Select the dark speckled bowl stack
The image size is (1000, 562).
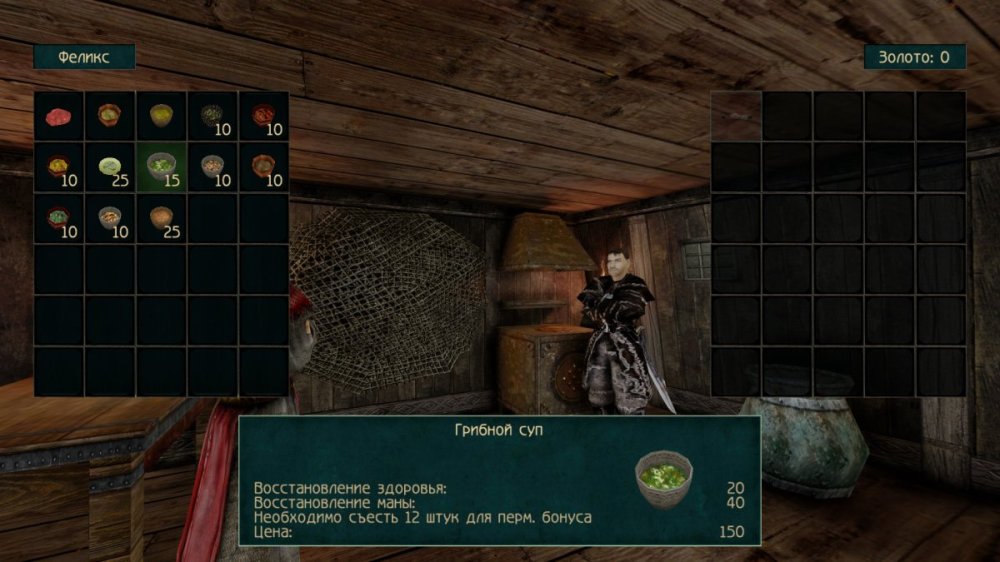(212, 116)
